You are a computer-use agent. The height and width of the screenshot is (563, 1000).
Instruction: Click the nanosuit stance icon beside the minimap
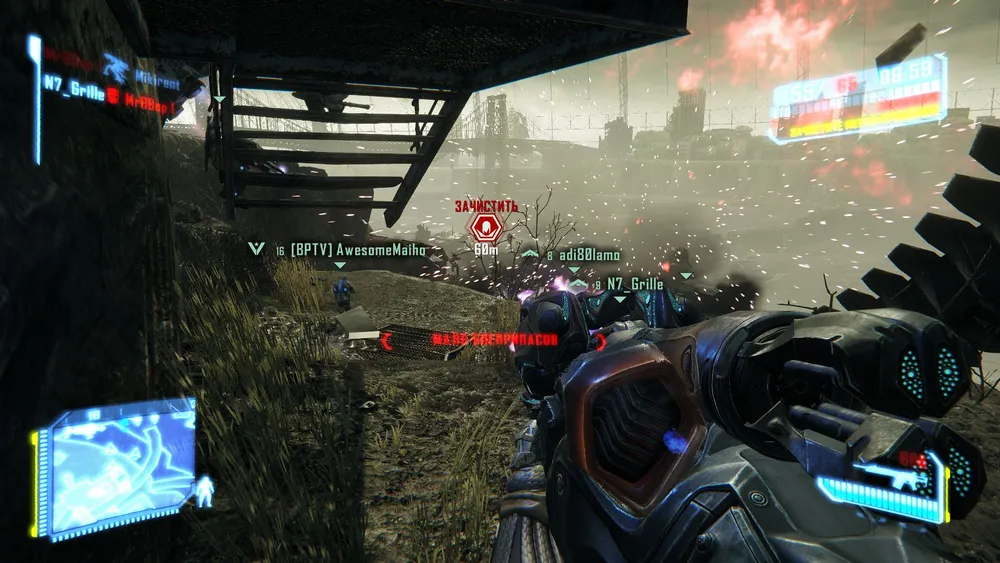205,491
